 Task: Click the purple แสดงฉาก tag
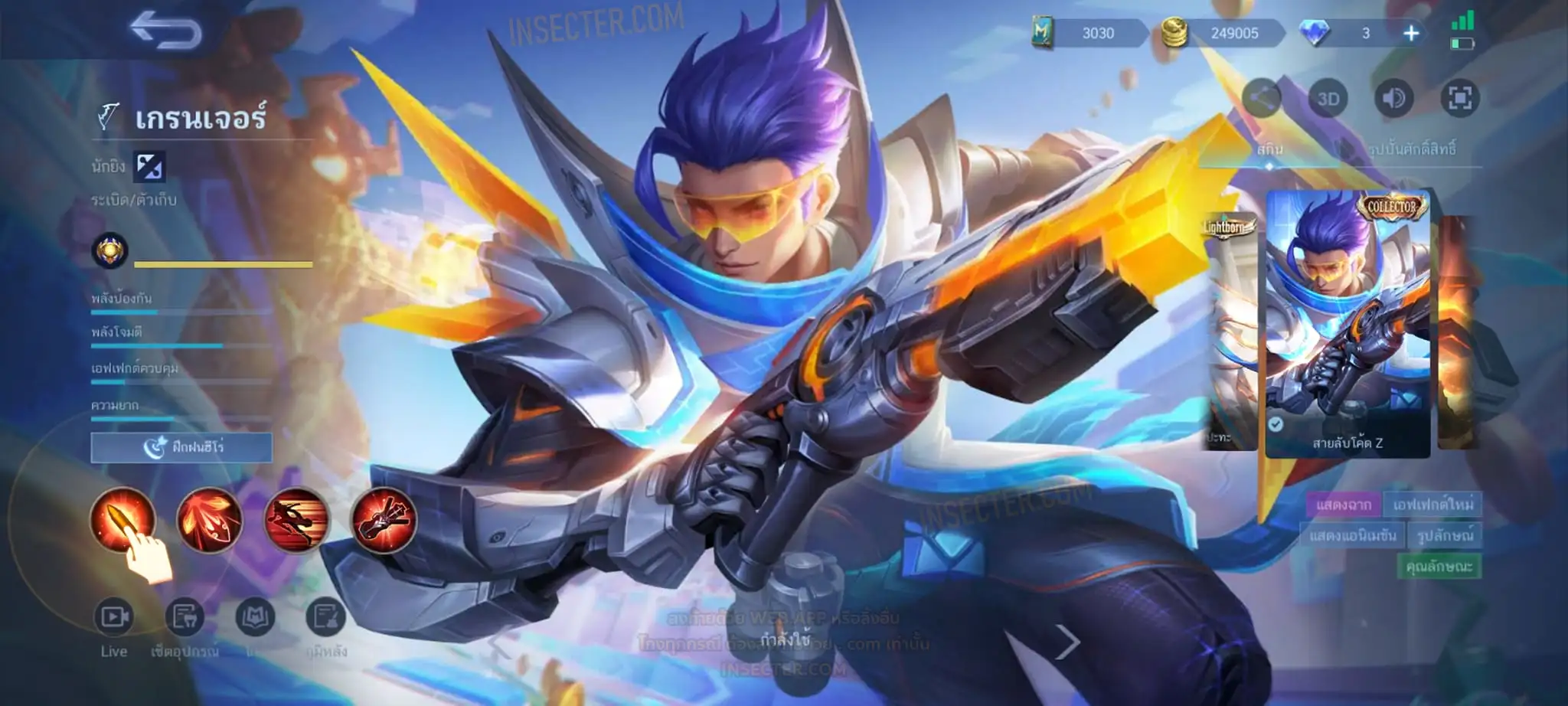click(x=1343, y=505)
